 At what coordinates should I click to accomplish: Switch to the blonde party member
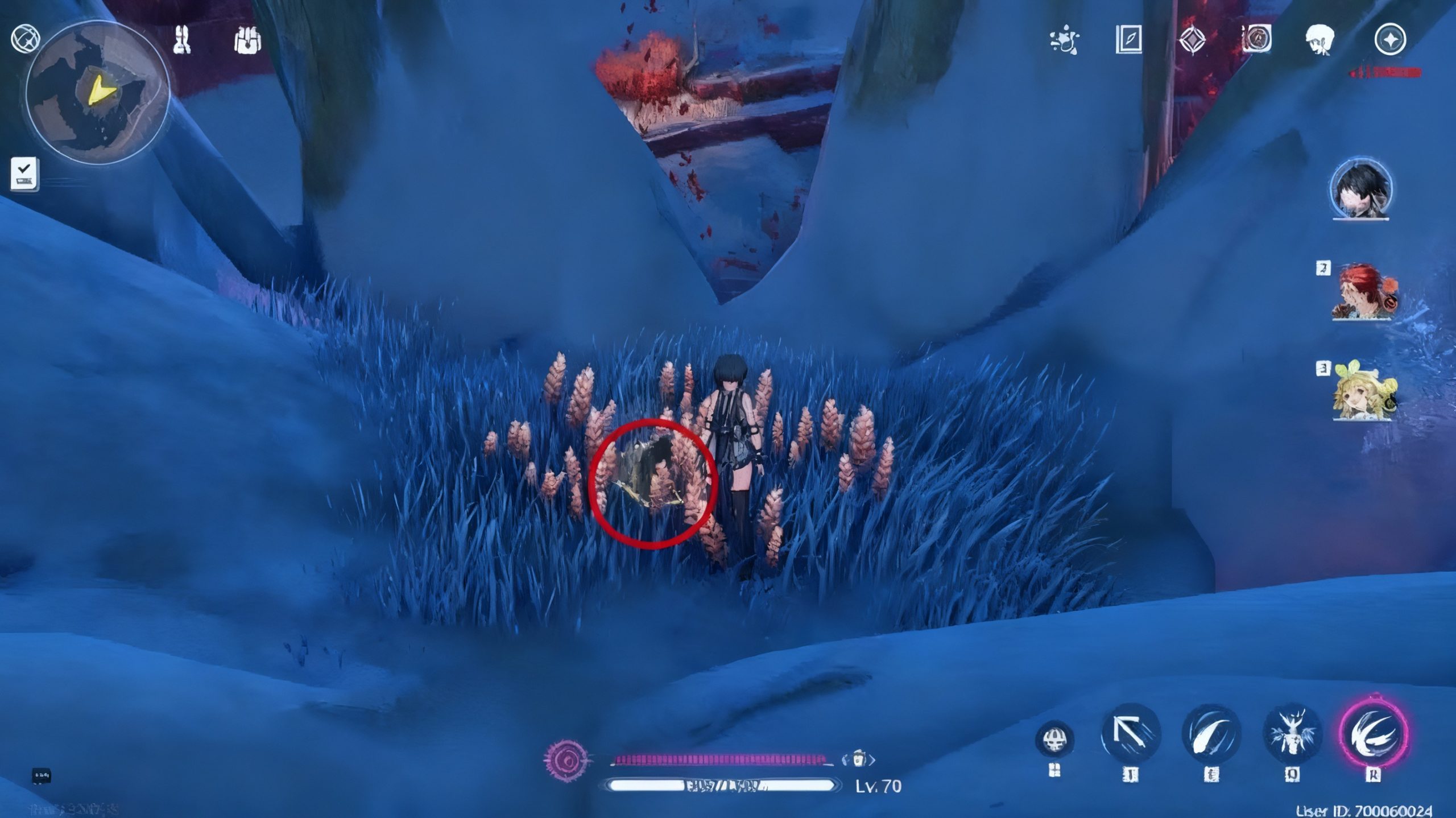(x=1363, y=390)
